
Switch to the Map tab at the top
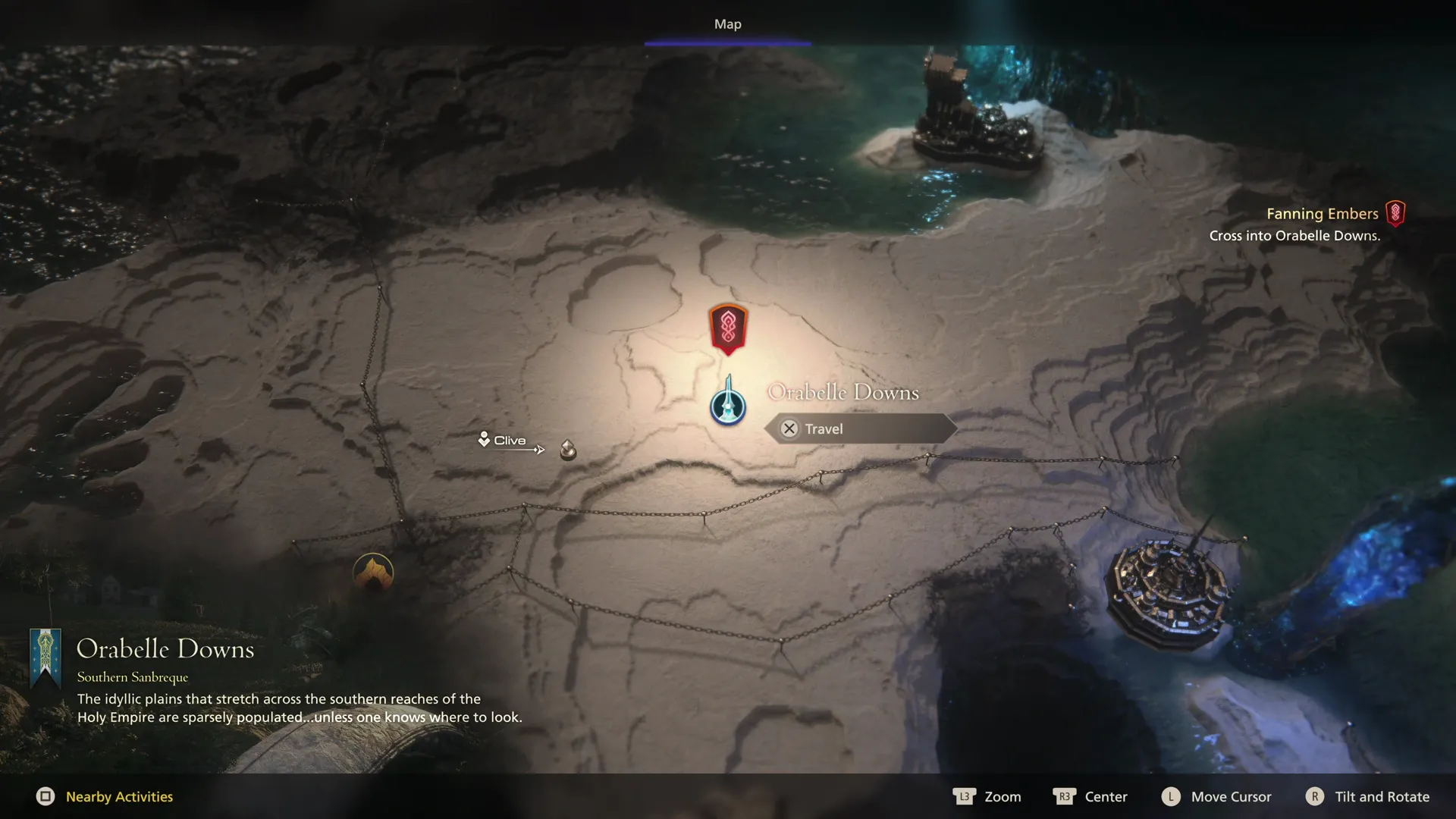[727, 24]
